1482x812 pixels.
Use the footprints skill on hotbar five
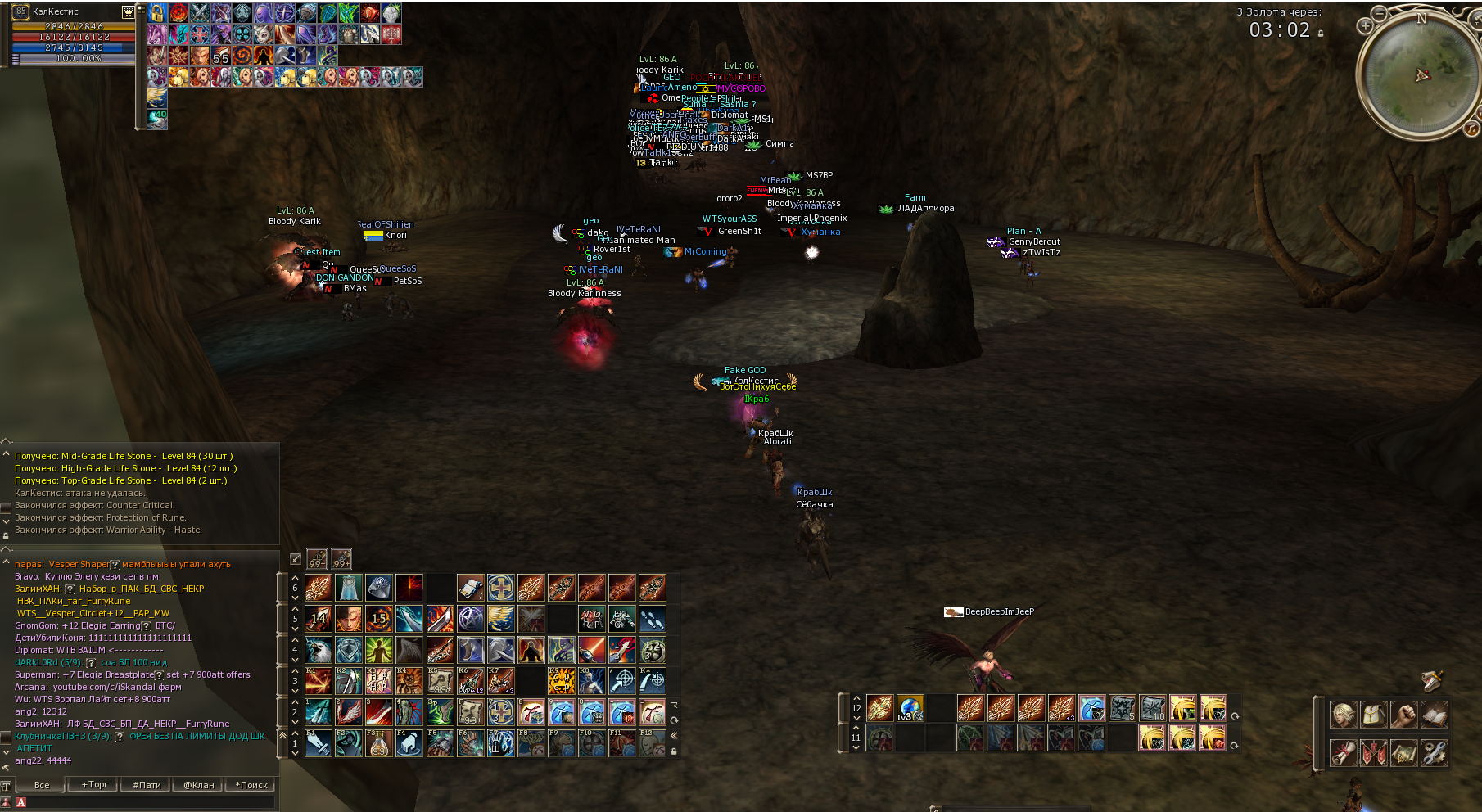(653, 619)
